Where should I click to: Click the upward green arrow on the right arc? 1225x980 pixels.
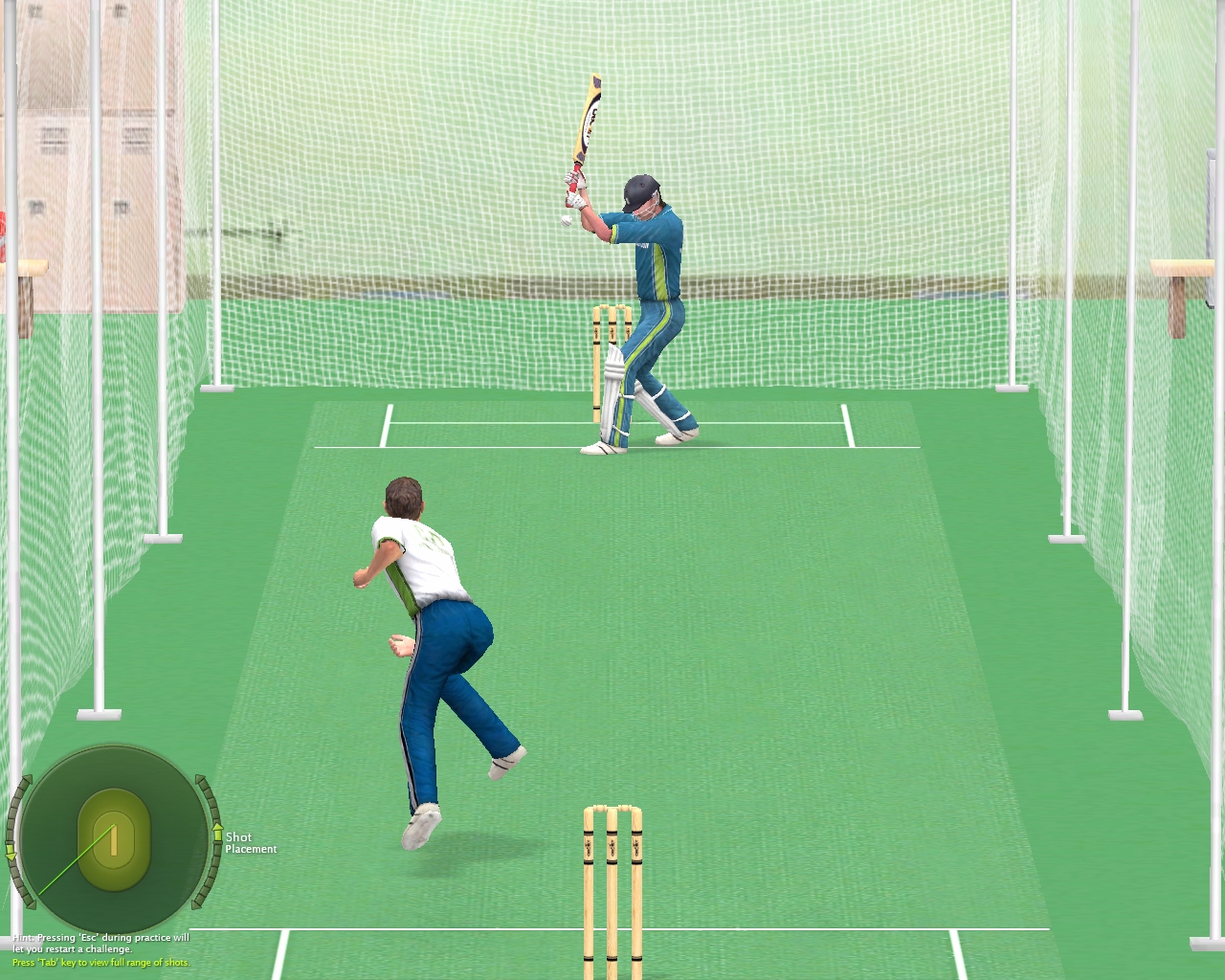coord(218,831)
